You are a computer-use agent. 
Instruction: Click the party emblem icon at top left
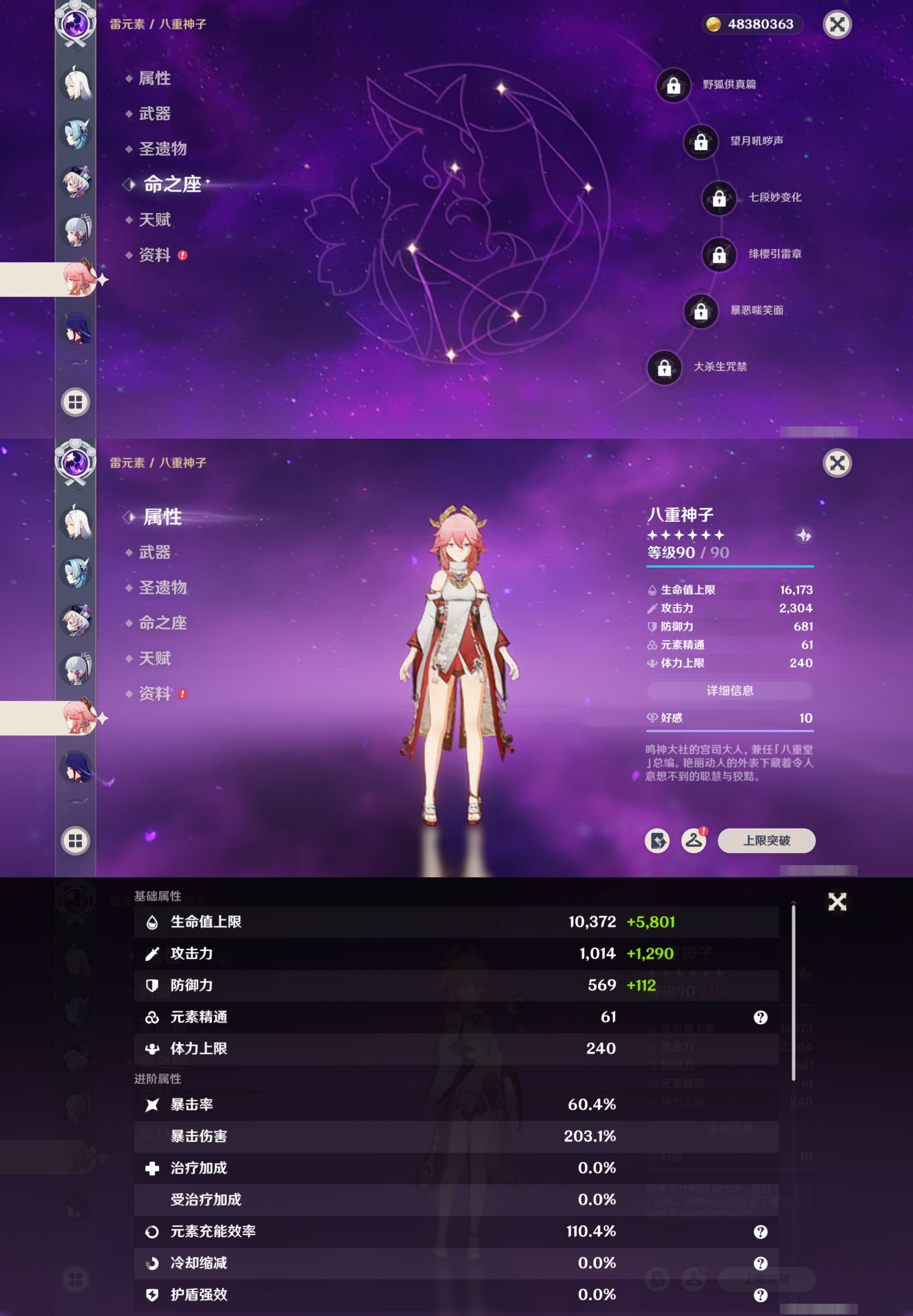(76, 23)
